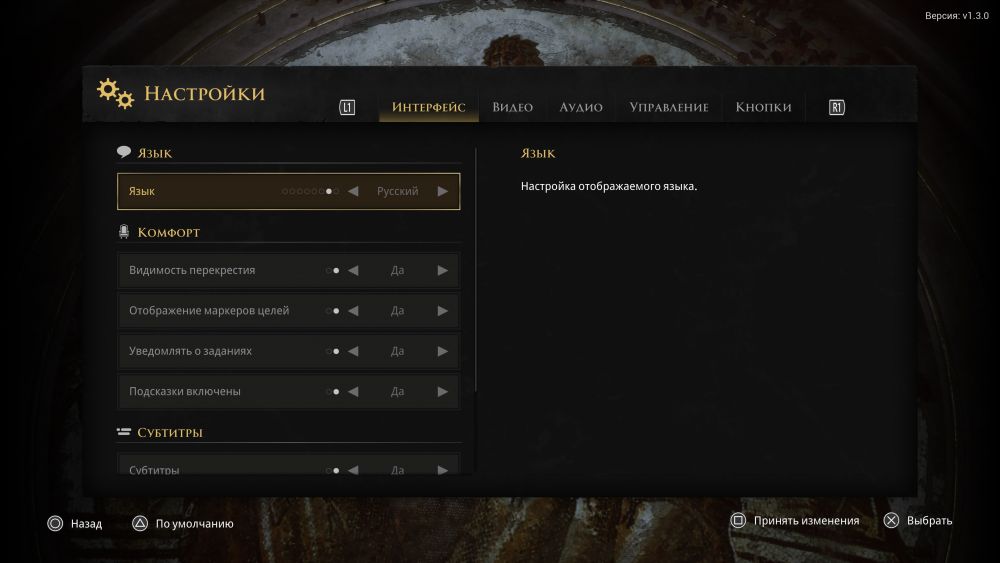Select the Кнопки tab
The width and height of the screenshot is (1000, 563).
pos(763,107)
